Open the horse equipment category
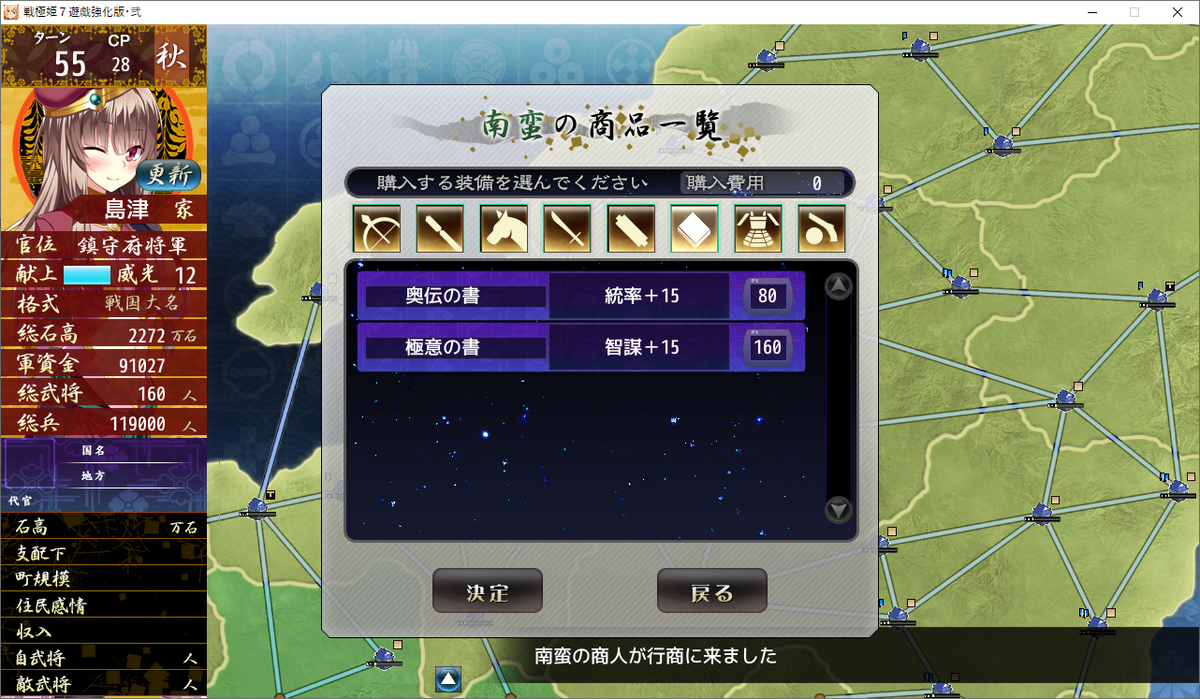Screen dimensions: 1200x699 point(504,229)
